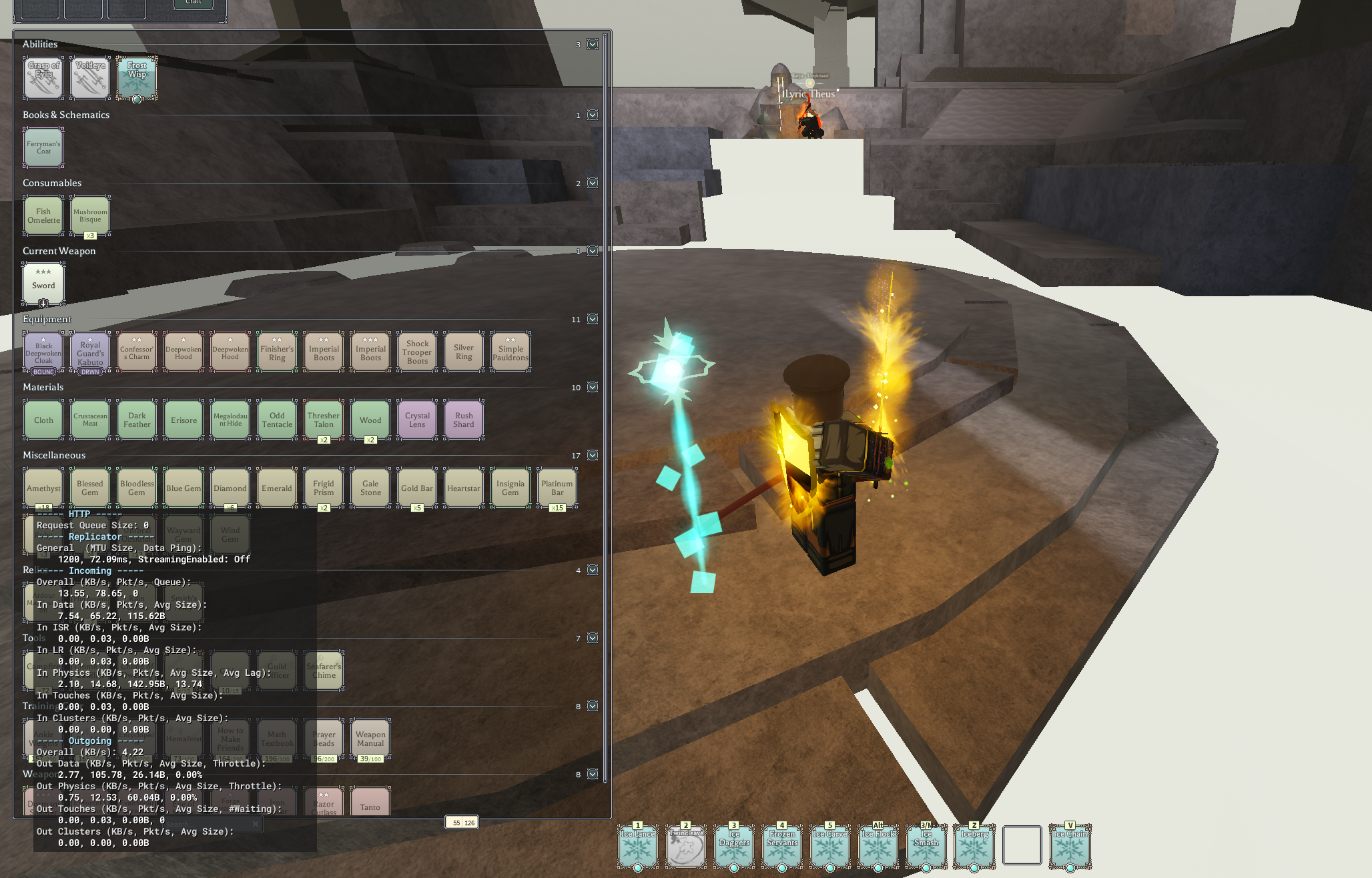
Task: Collapse the Abilities section
Action: coord(593,45)
